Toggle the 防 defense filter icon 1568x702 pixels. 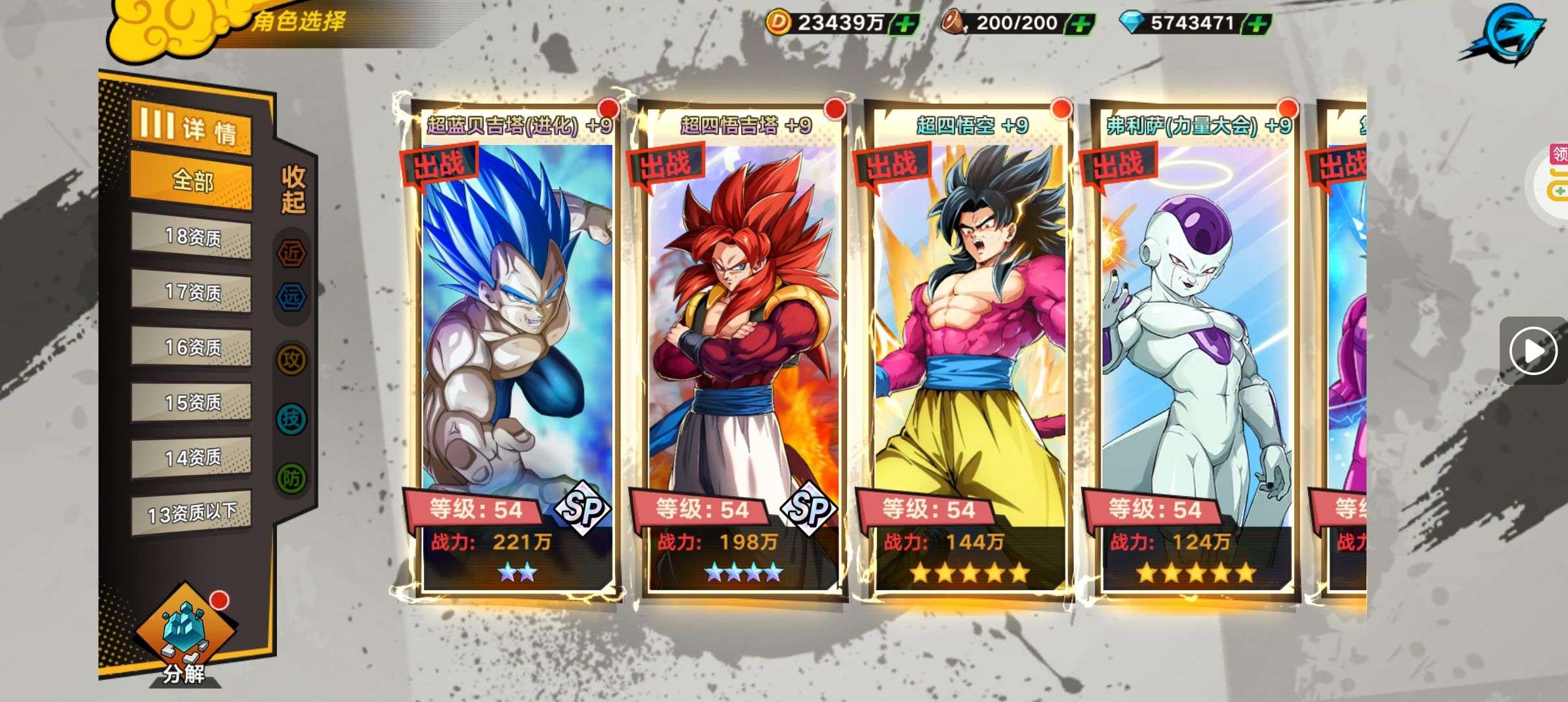292,478
